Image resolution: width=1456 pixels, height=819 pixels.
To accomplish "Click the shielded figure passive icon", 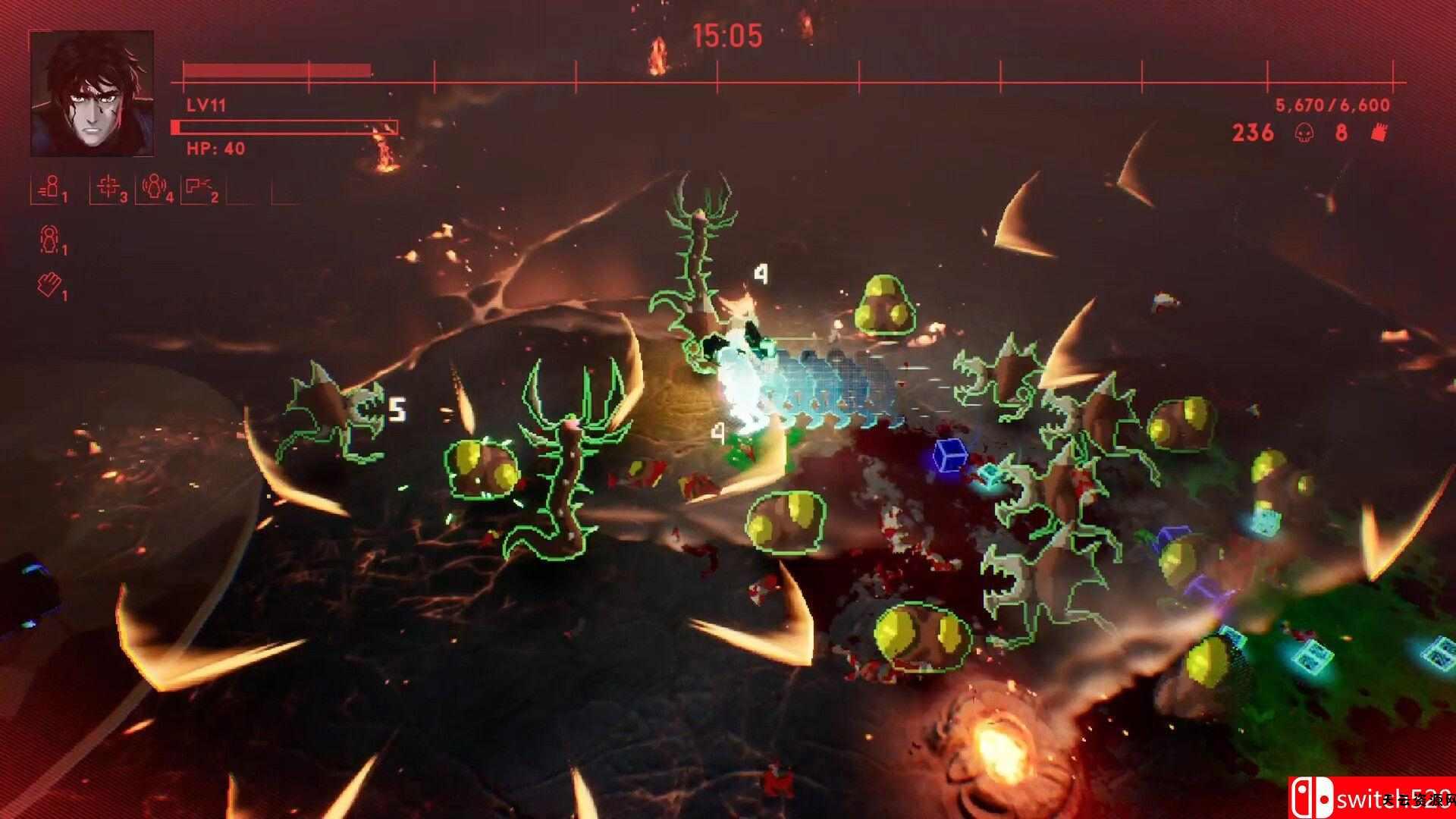I will 50,241.
